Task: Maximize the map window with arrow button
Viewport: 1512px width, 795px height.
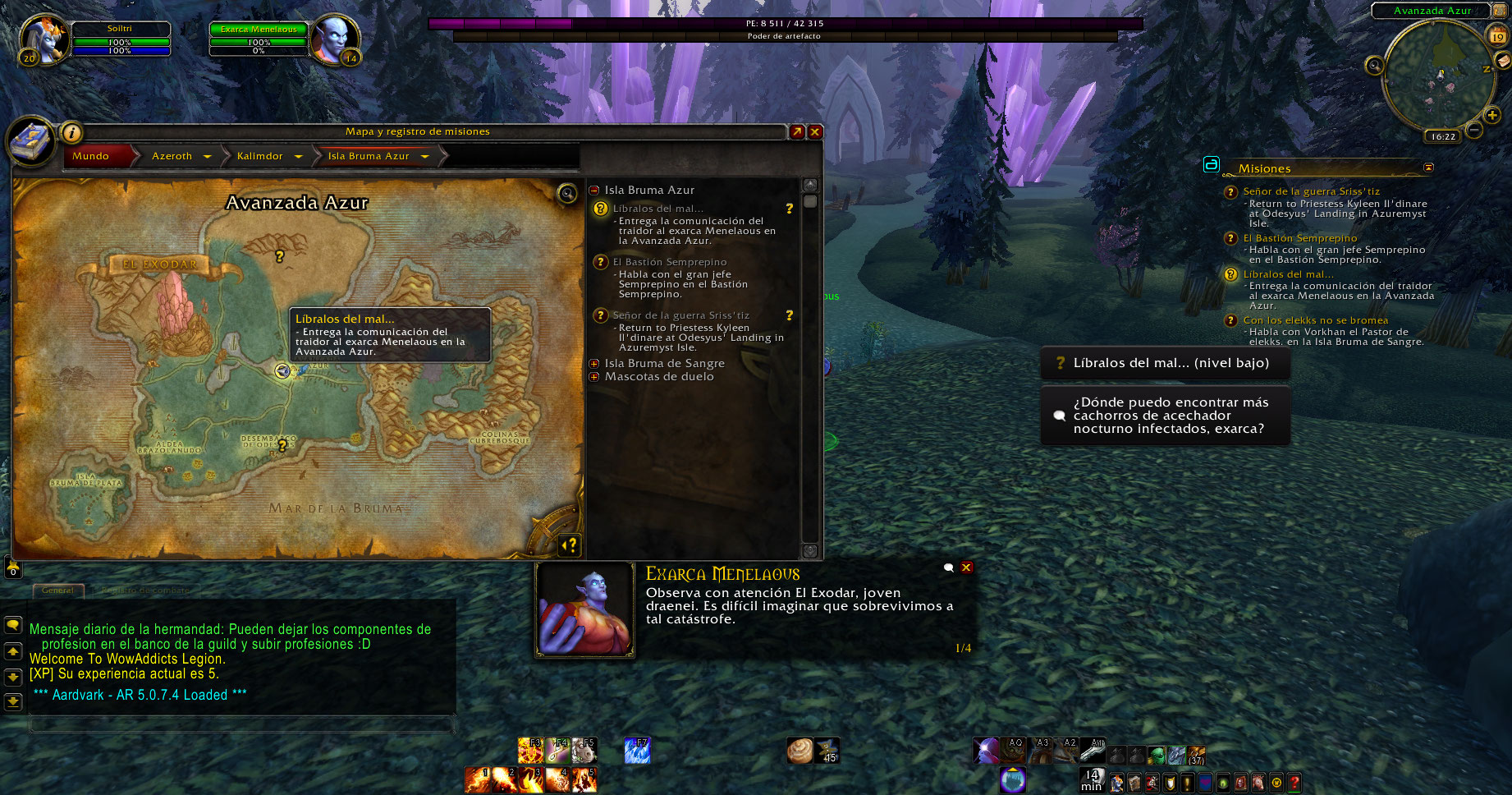Action: 796,131
